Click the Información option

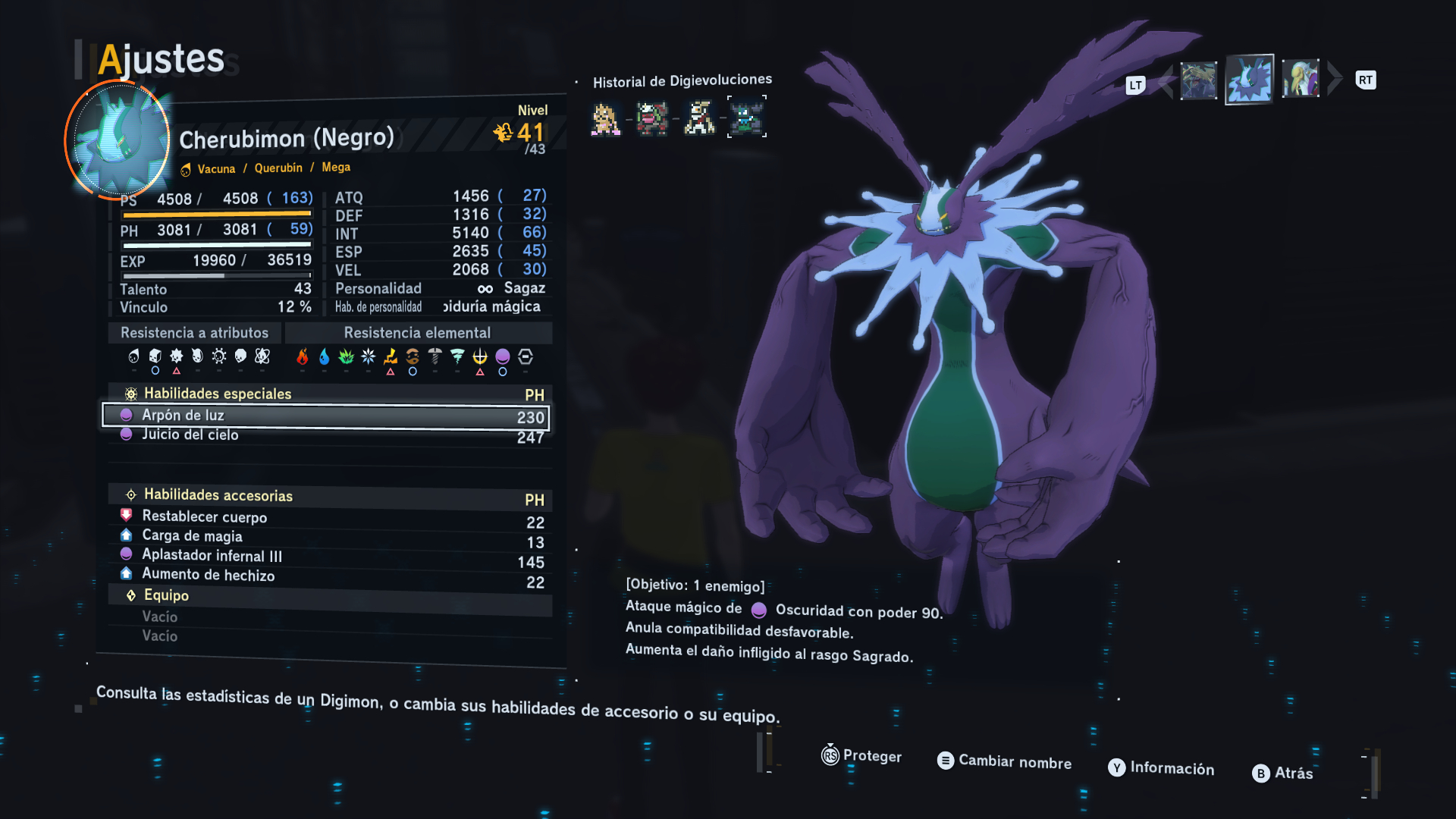coord(1162,767)
